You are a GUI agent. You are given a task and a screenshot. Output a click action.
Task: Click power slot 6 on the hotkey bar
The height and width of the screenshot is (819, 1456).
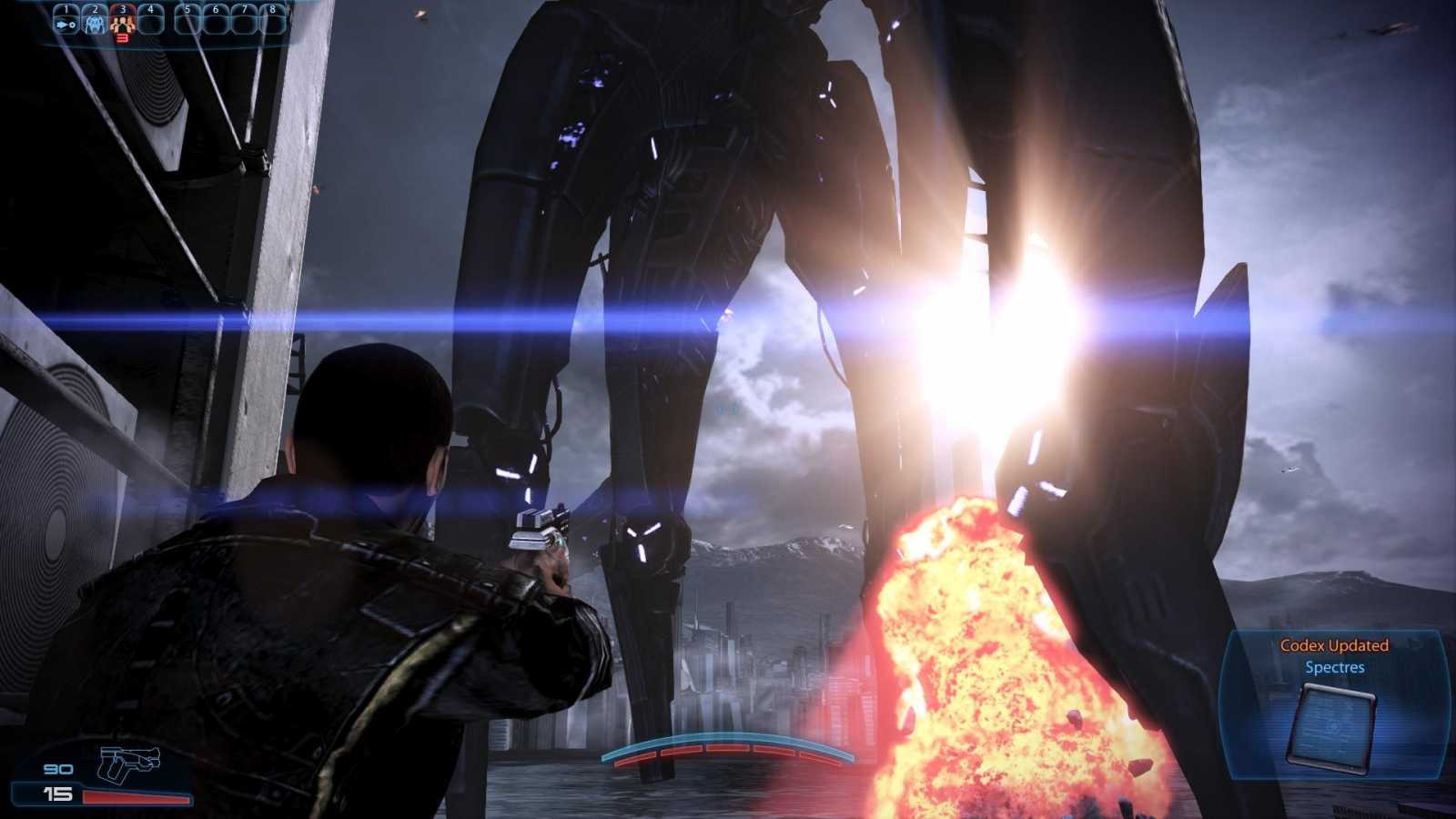tap(216, 20)
